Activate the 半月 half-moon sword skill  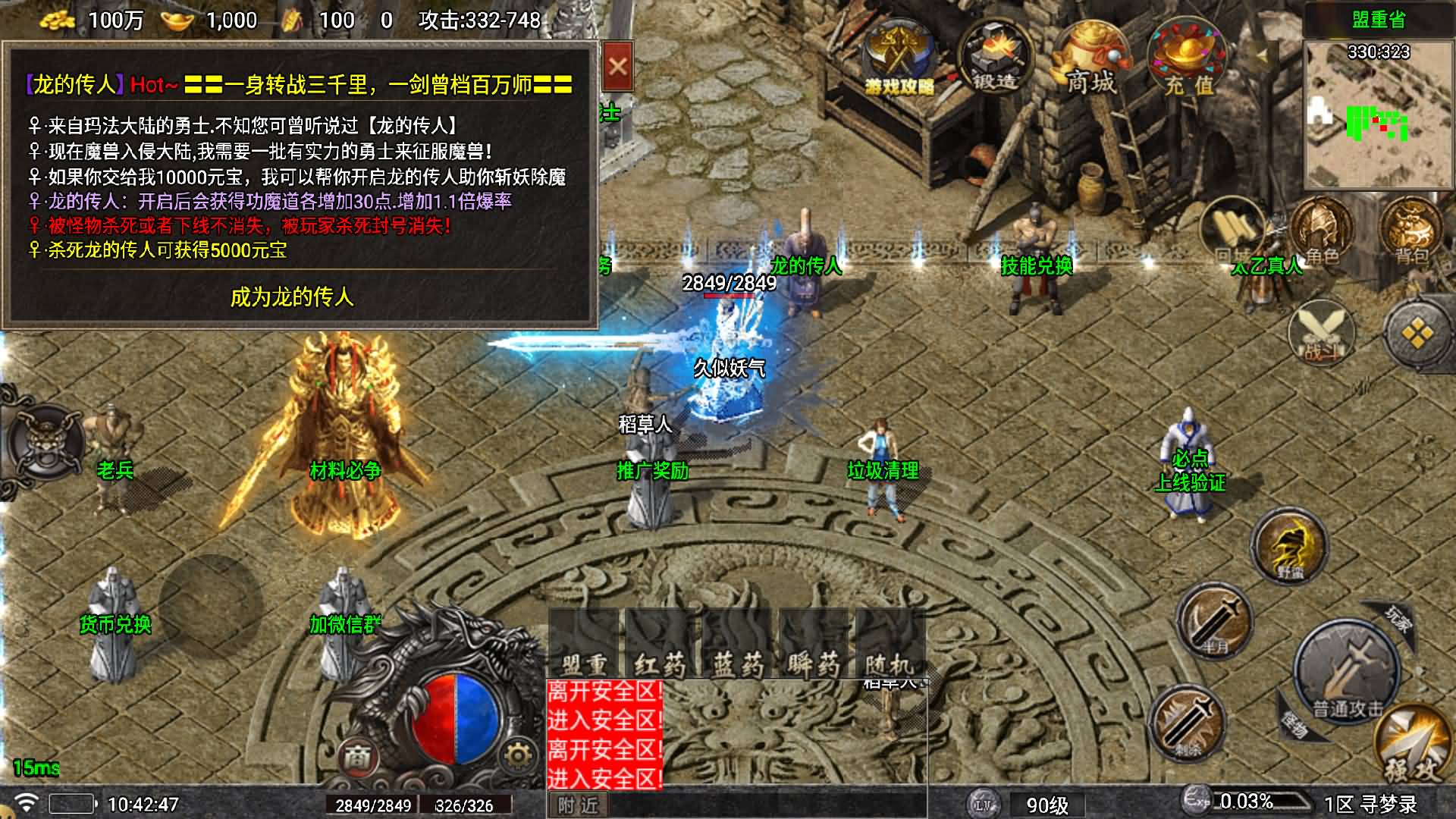tap(1214, 622)
